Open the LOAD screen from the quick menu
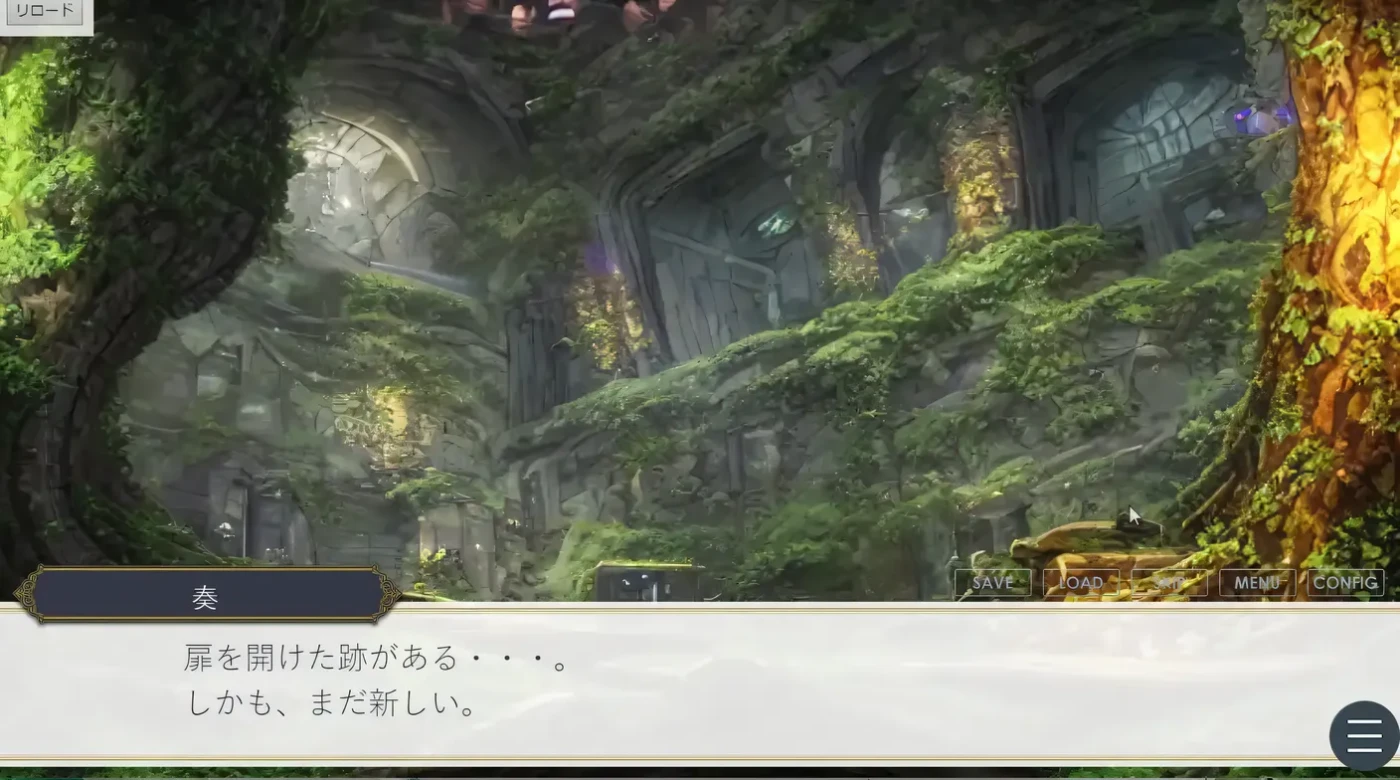Screen dimensions: 1400x780 [x=1080, y=582]
